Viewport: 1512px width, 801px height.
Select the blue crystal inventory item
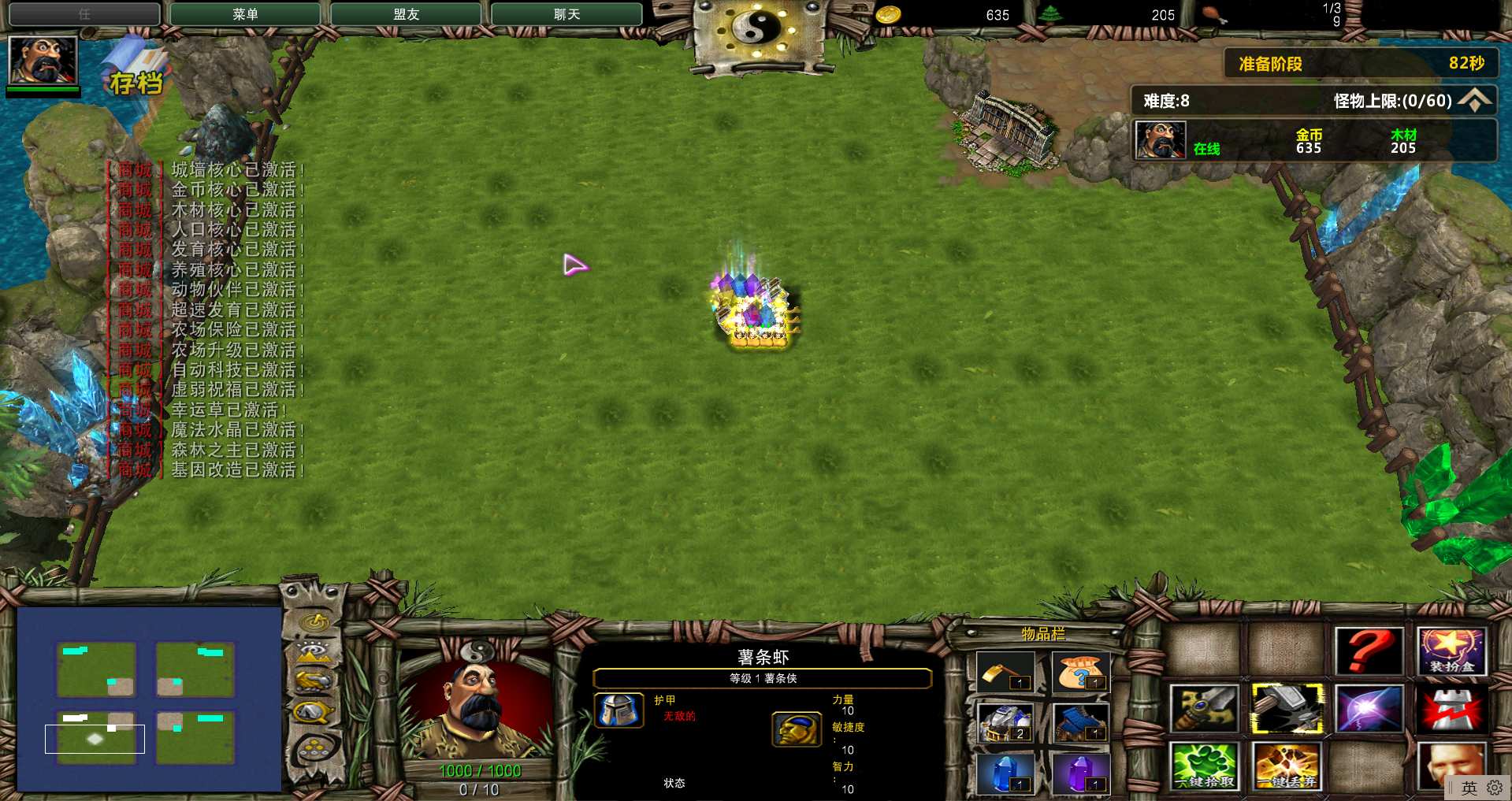point(1005,773)
